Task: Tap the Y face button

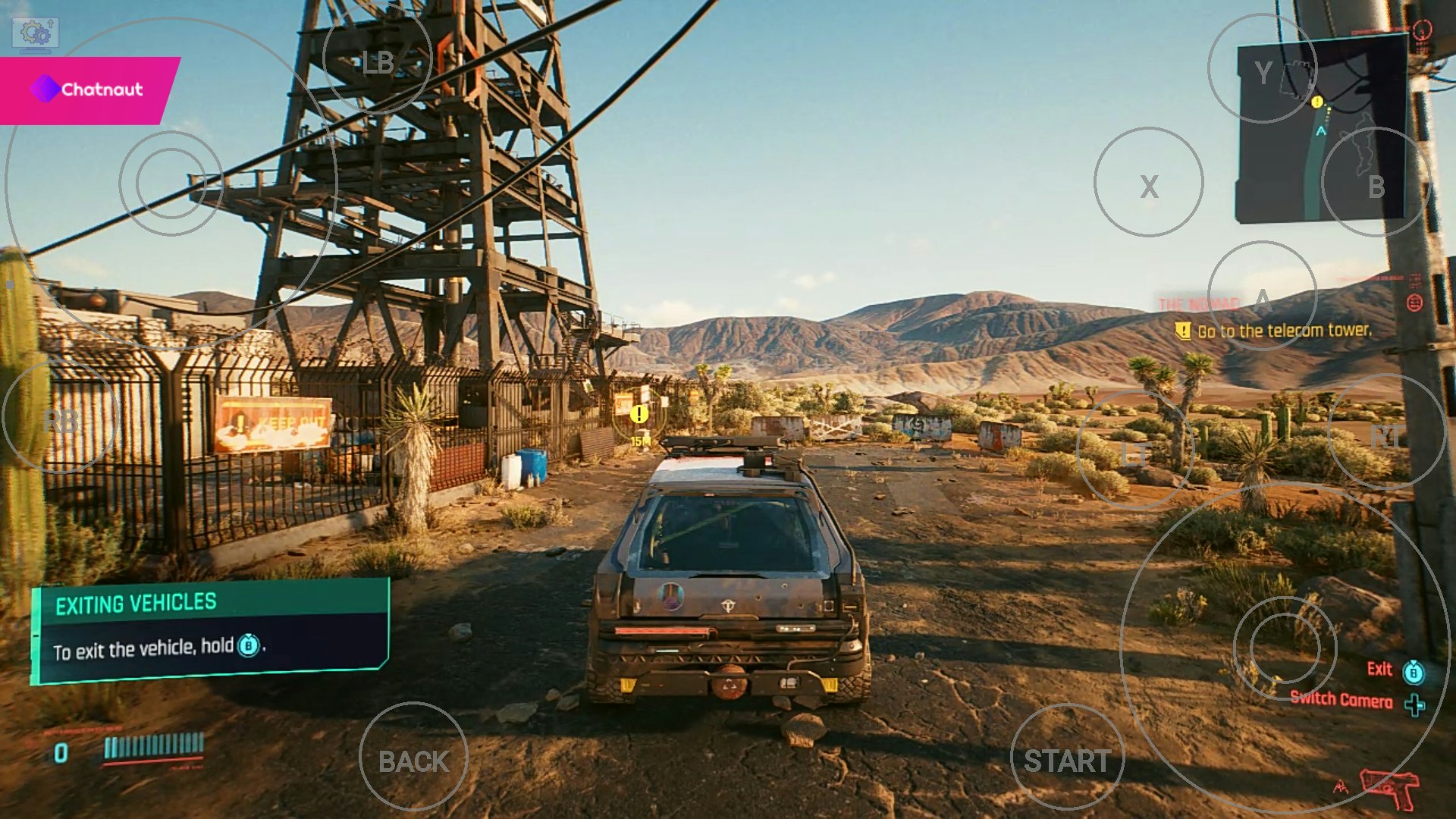Action: click(x=1263, y=69)
